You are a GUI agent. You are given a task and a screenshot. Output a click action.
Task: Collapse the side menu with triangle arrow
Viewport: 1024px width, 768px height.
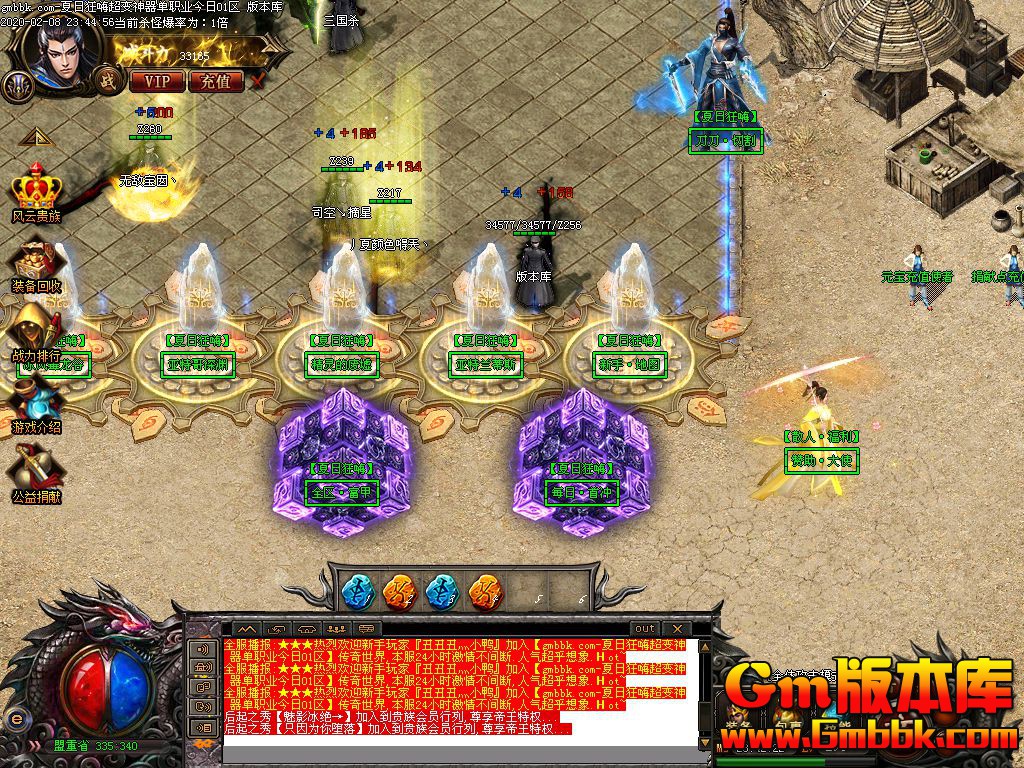[x=33, y=137]
